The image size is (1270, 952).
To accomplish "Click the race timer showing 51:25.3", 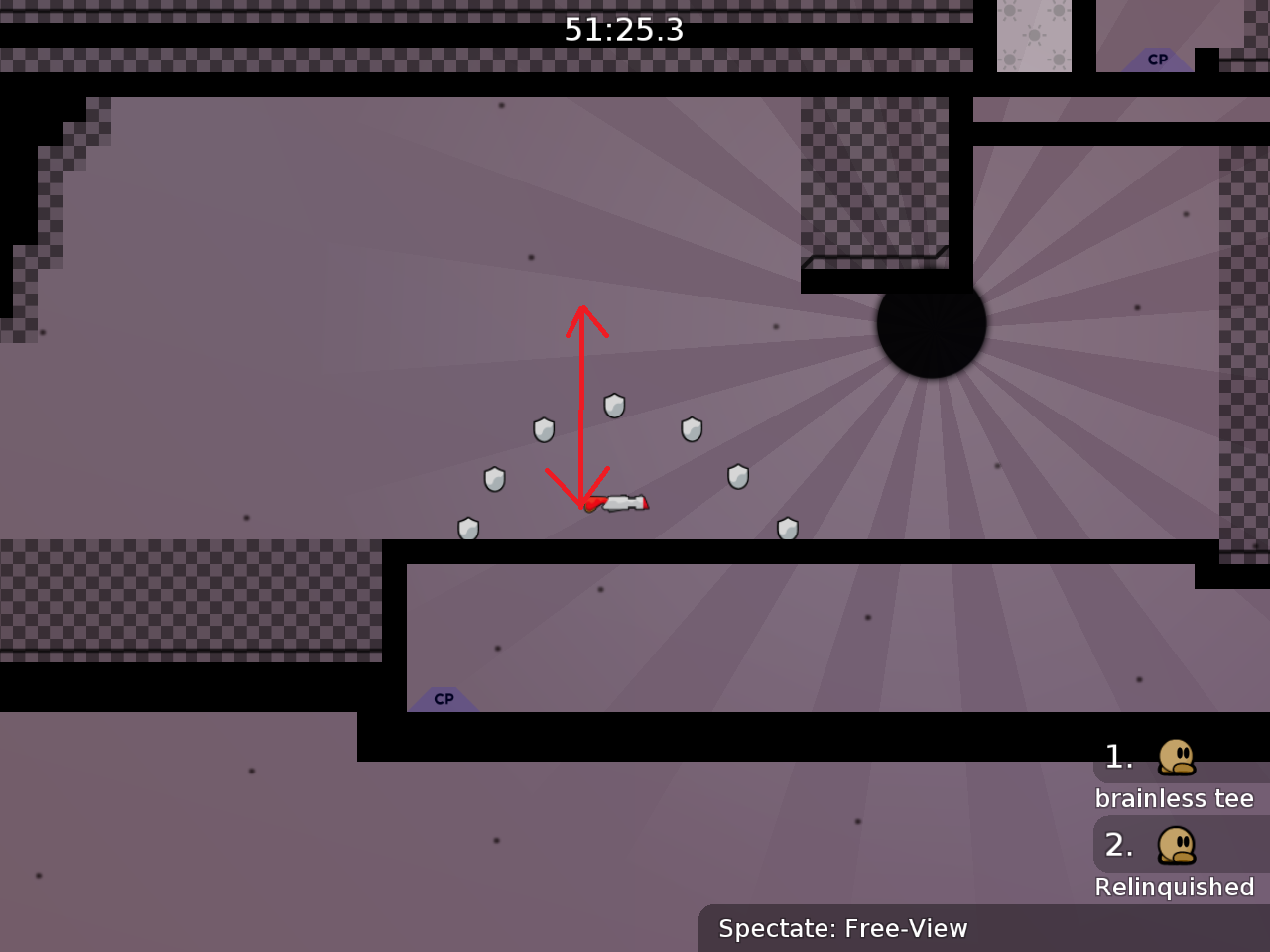I will (x=623, y=30).
